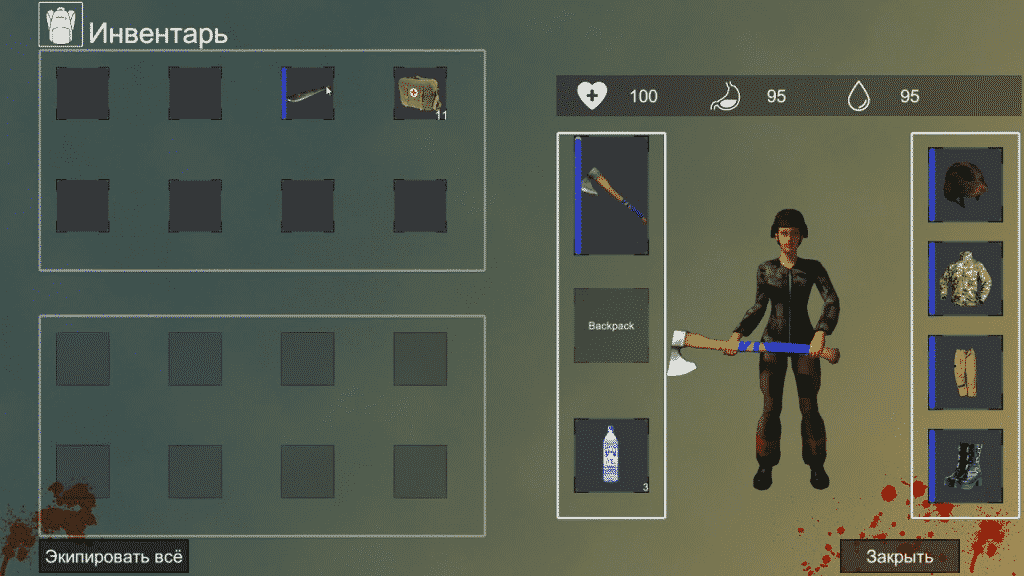Click the Экипировать всё button
1024x576 pixels.
[x=114, y=555]
